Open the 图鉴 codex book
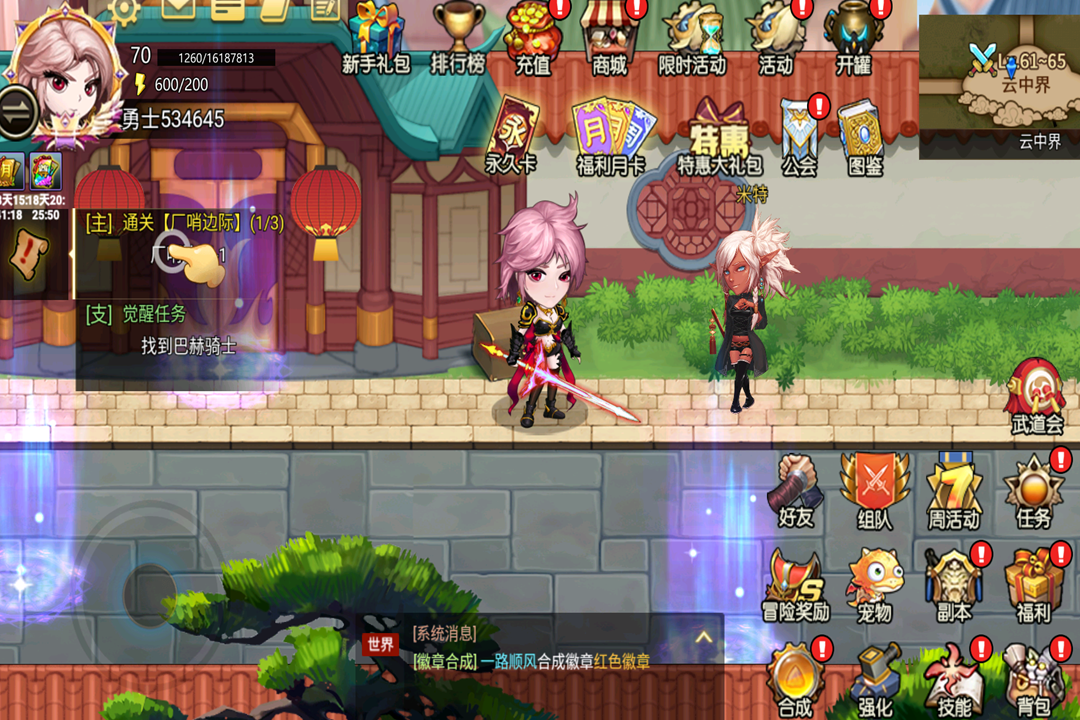 (864, 134)
